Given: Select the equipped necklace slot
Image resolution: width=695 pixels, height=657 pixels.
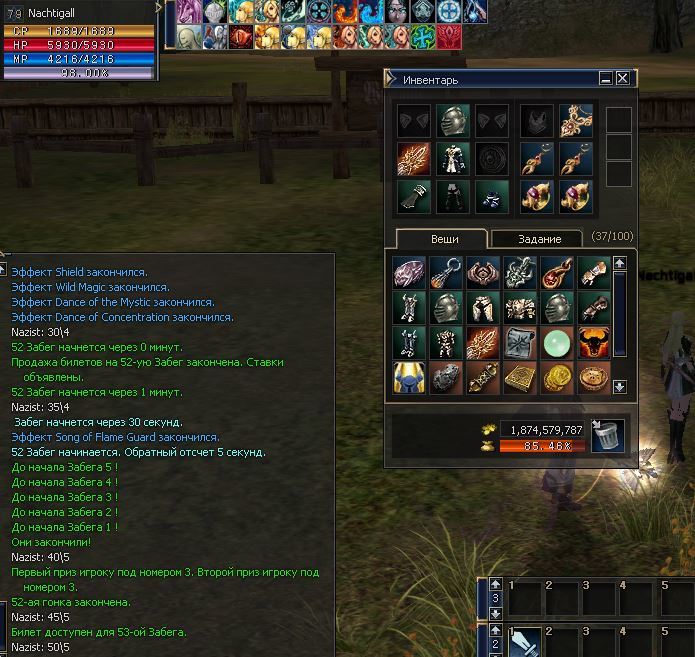Looking at the screenshot, I should tap(576, 121).
